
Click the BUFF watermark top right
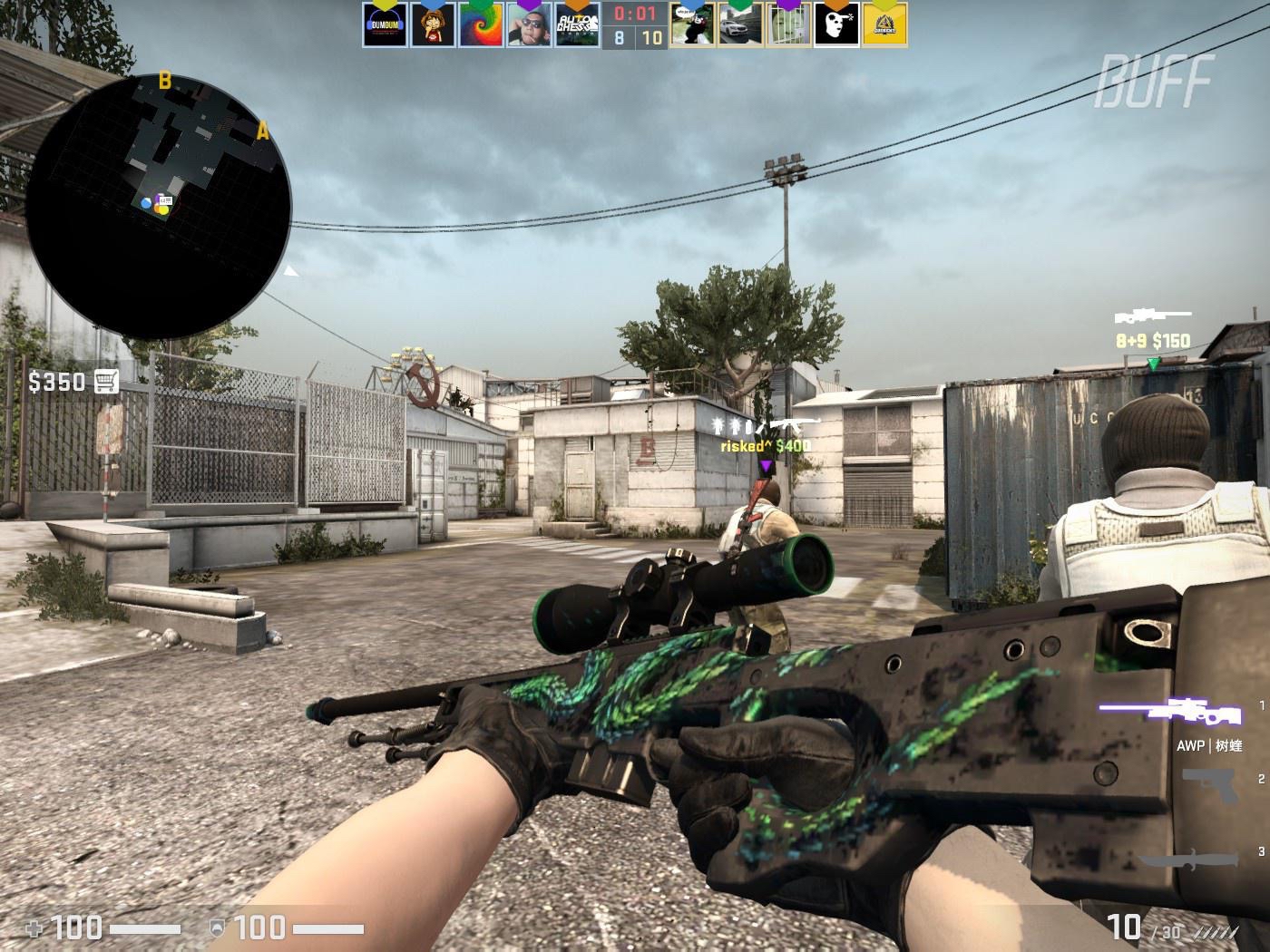(x=1154, y=81)
